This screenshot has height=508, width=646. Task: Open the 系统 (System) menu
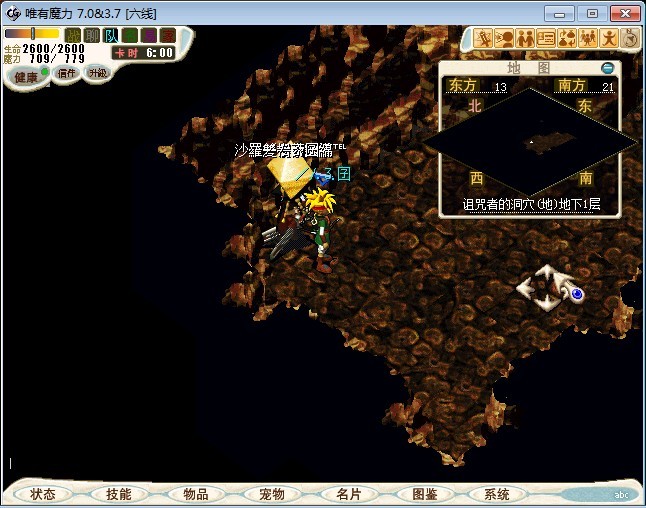coord(497,494)
